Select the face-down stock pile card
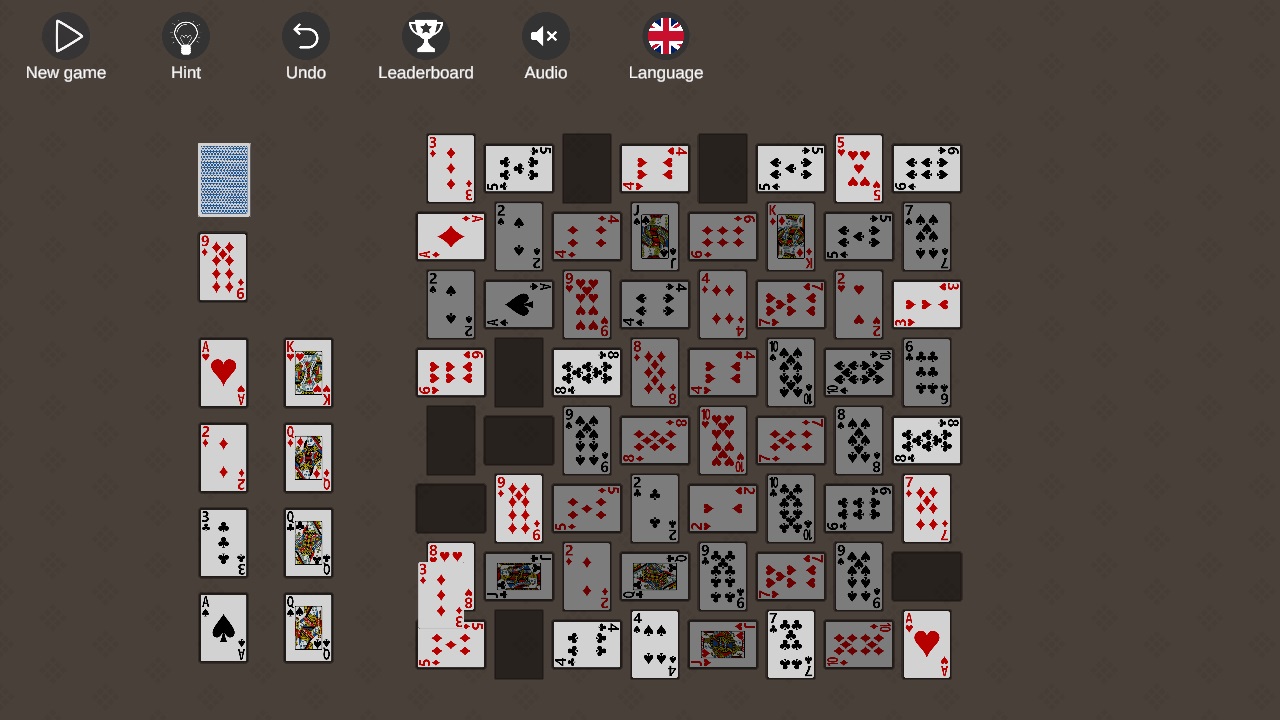 [x=223, y=180]
